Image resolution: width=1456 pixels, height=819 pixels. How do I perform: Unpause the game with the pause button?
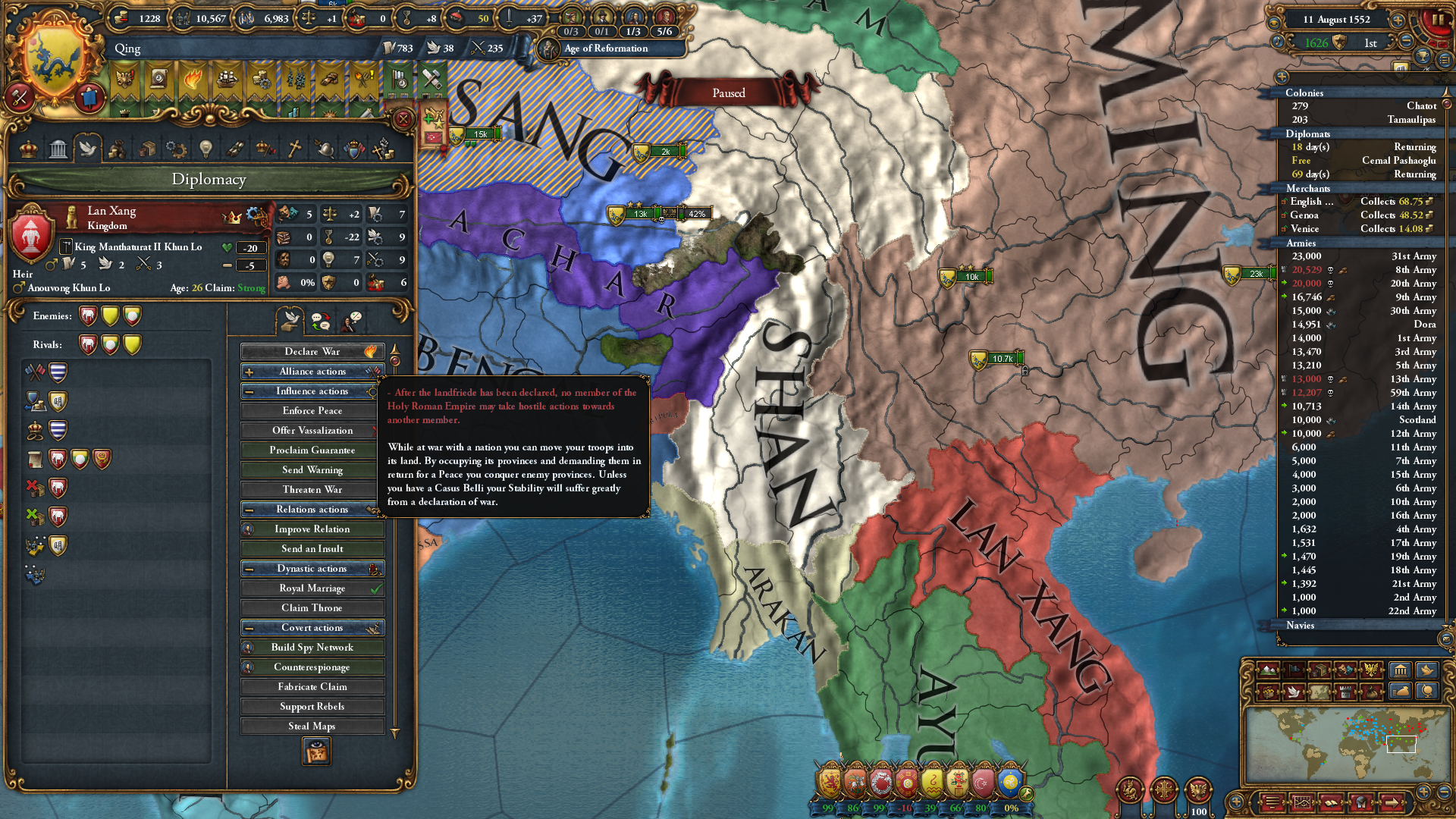(1439, 20)
